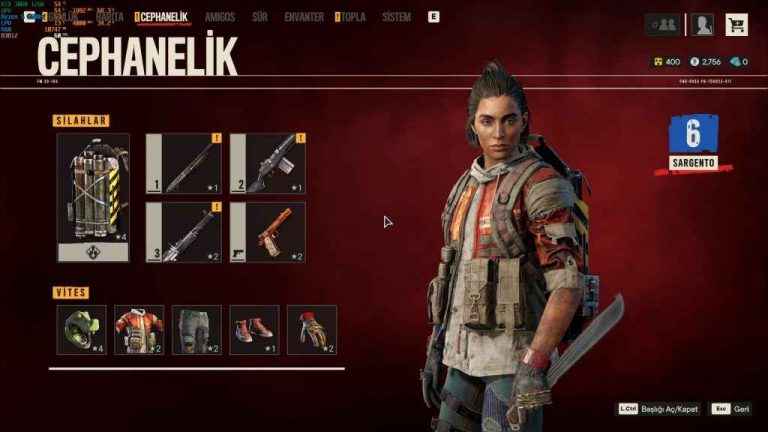Image resolution: width=768 pixels, height=432 pixels.
Task: Choose weapon slot 2 launcher
Action: (x=268, y=163)
